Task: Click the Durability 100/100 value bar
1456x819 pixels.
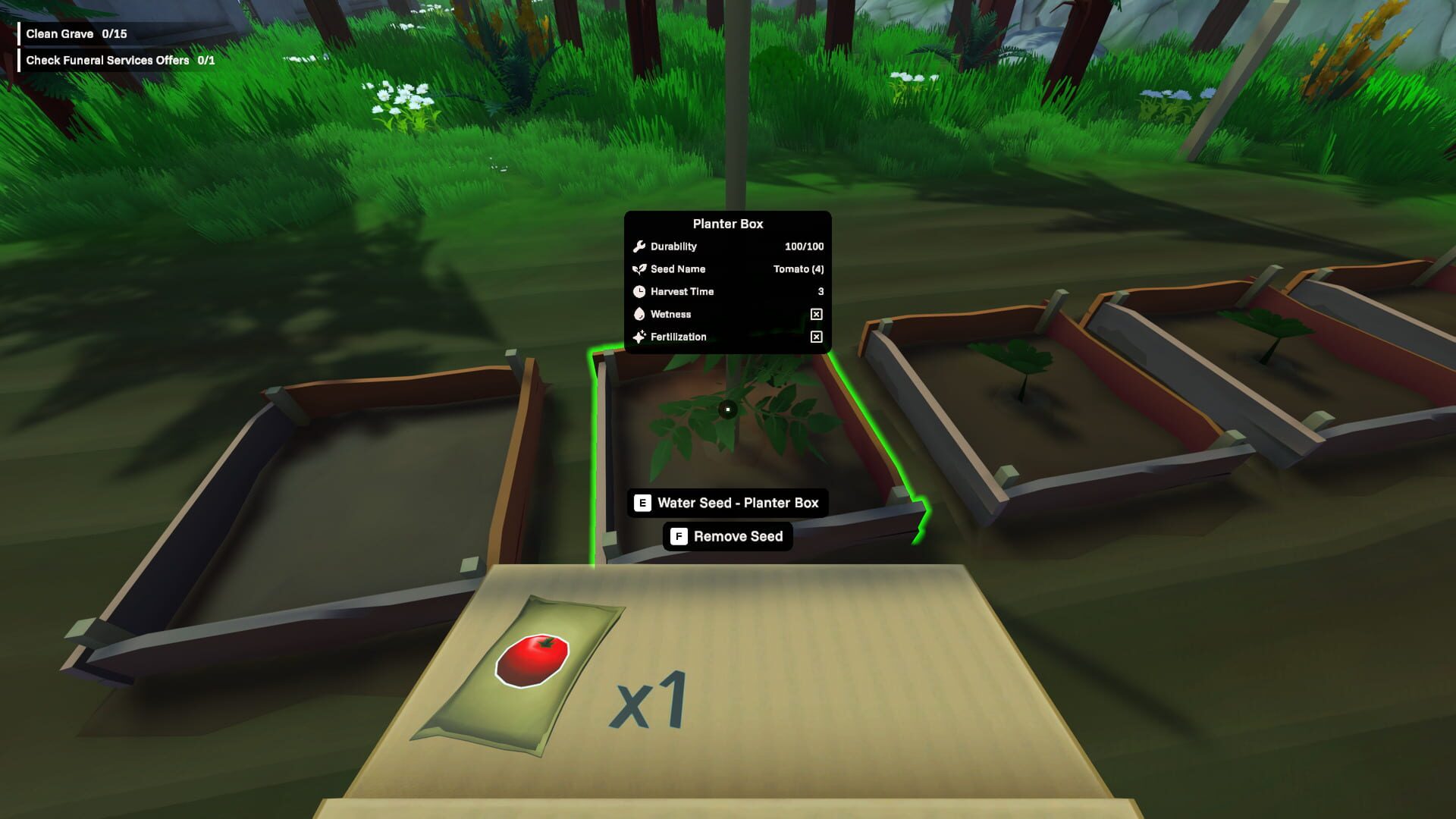Action: coord(804,246)
